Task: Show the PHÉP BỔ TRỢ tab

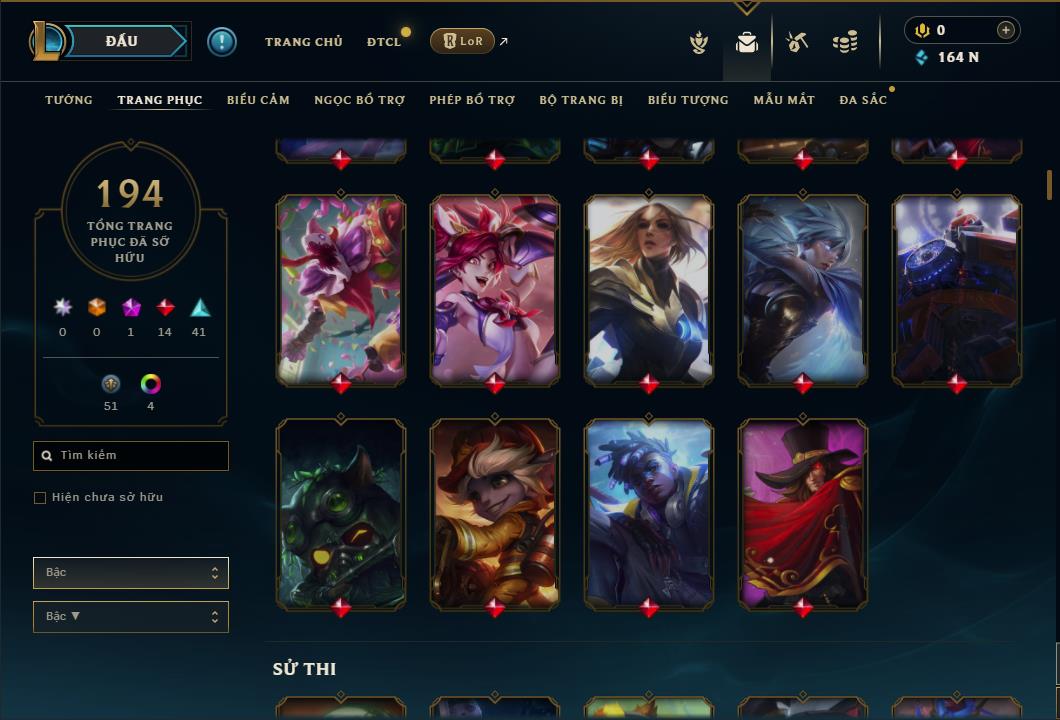Action: [472, 100]
